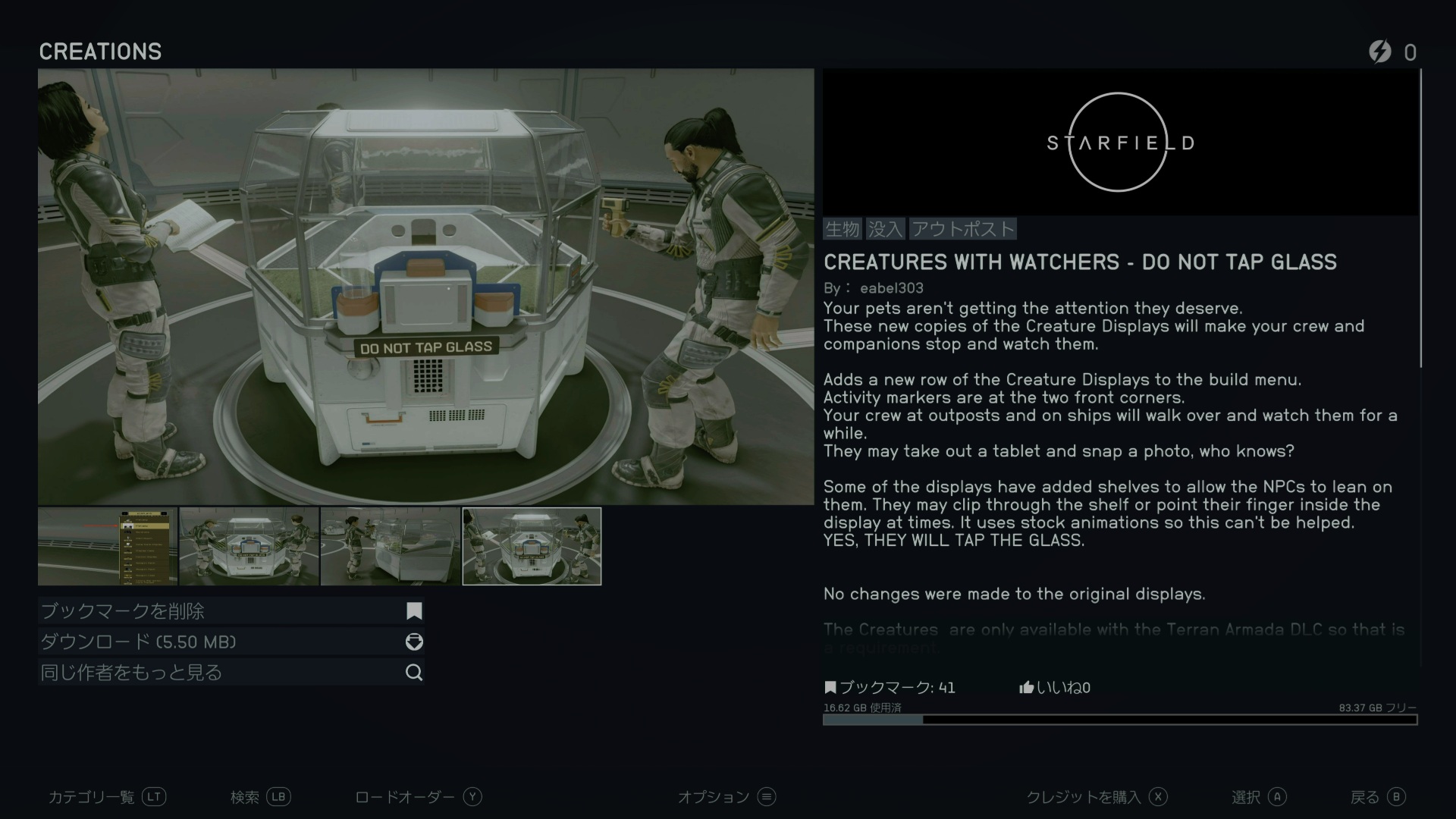Image resolution: width=1456 pixels, height=819 pixels.
Task: Open the アウトポスト tag
Action: 962,229
